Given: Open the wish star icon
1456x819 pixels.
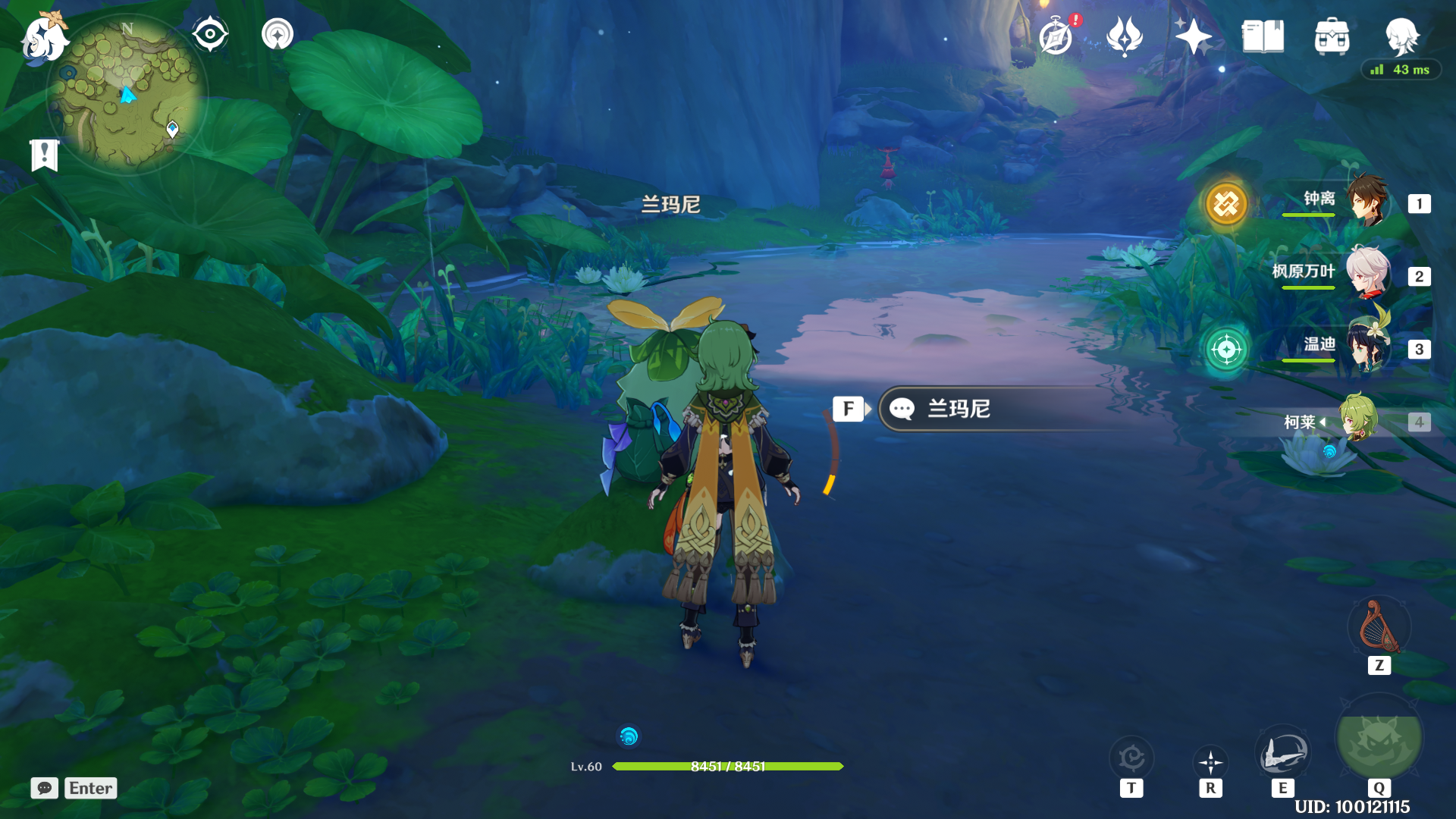Looking at the screenshot, I should 1193,36.
